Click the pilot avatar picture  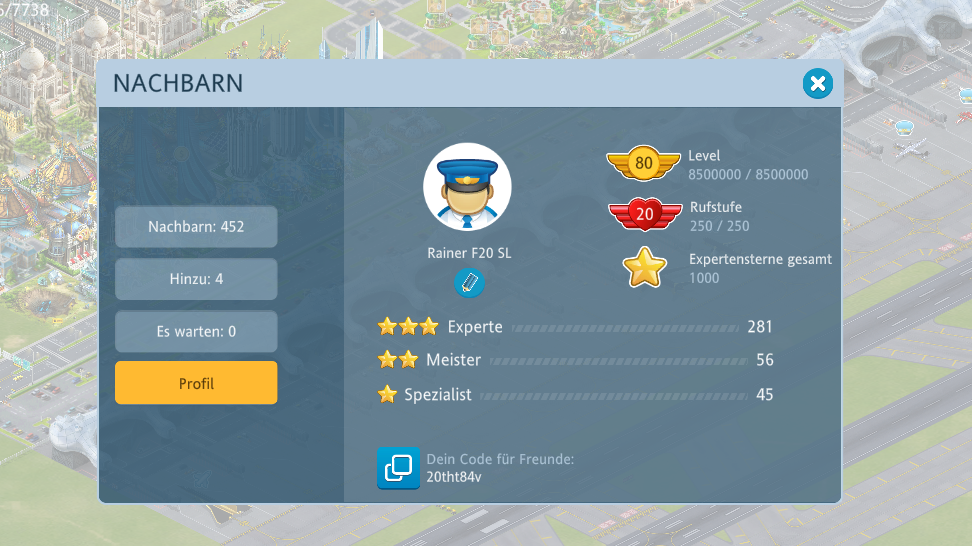click(467, 188)
